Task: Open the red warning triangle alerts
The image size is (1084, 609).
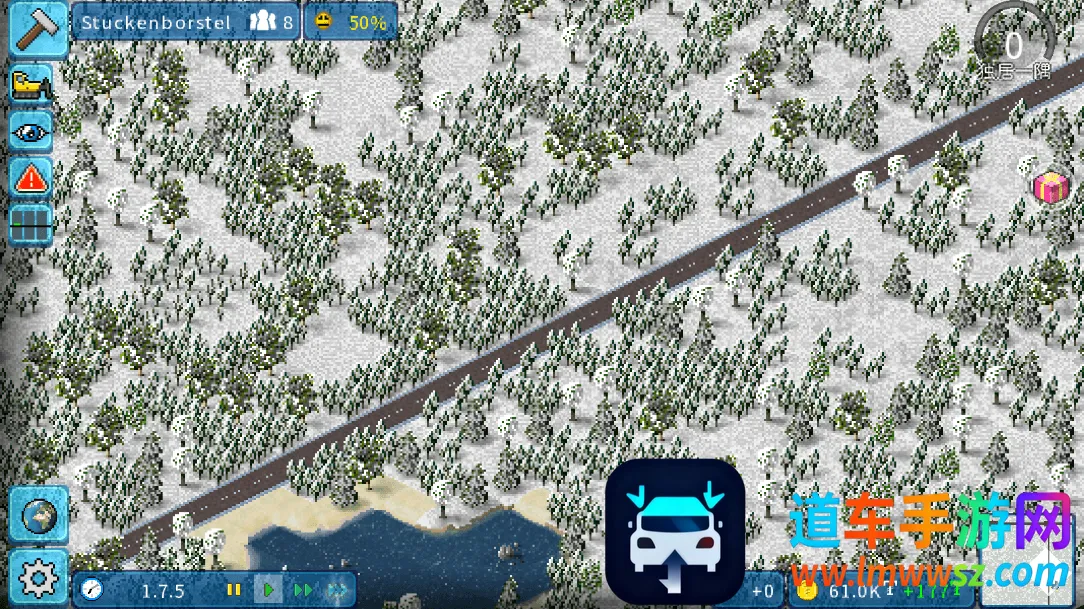Action: (x=32, y=178)
